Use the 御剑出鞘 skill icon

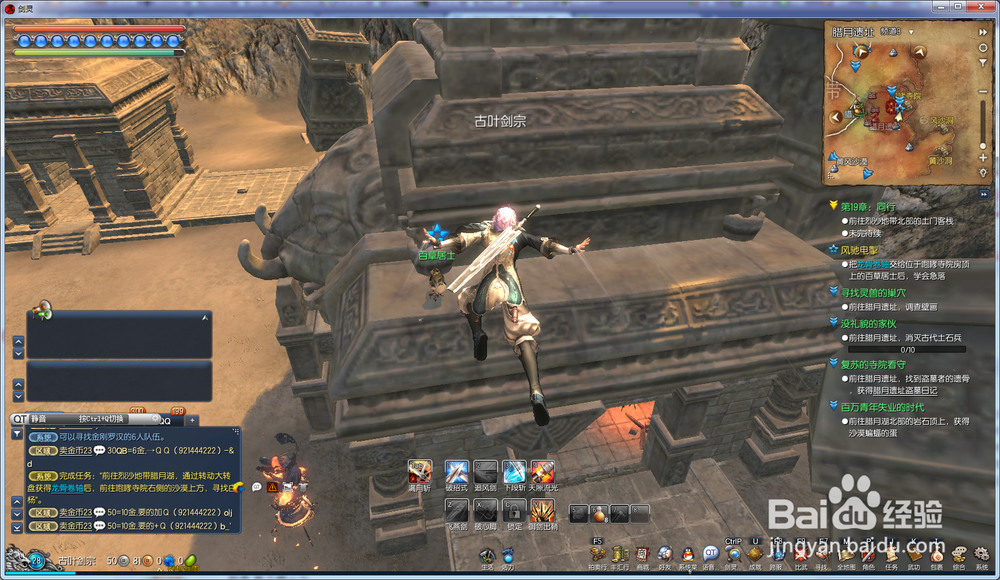(543, 511)
